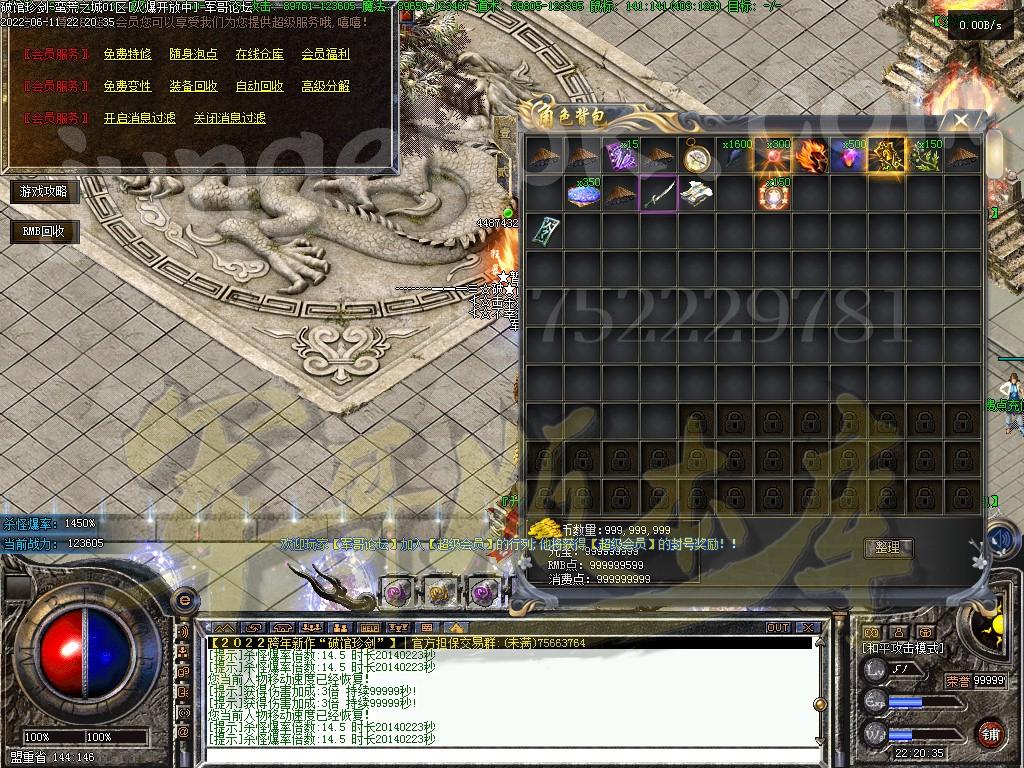Open the RMB回收 button
This screenshot has height=768, width=1024.
44,232
